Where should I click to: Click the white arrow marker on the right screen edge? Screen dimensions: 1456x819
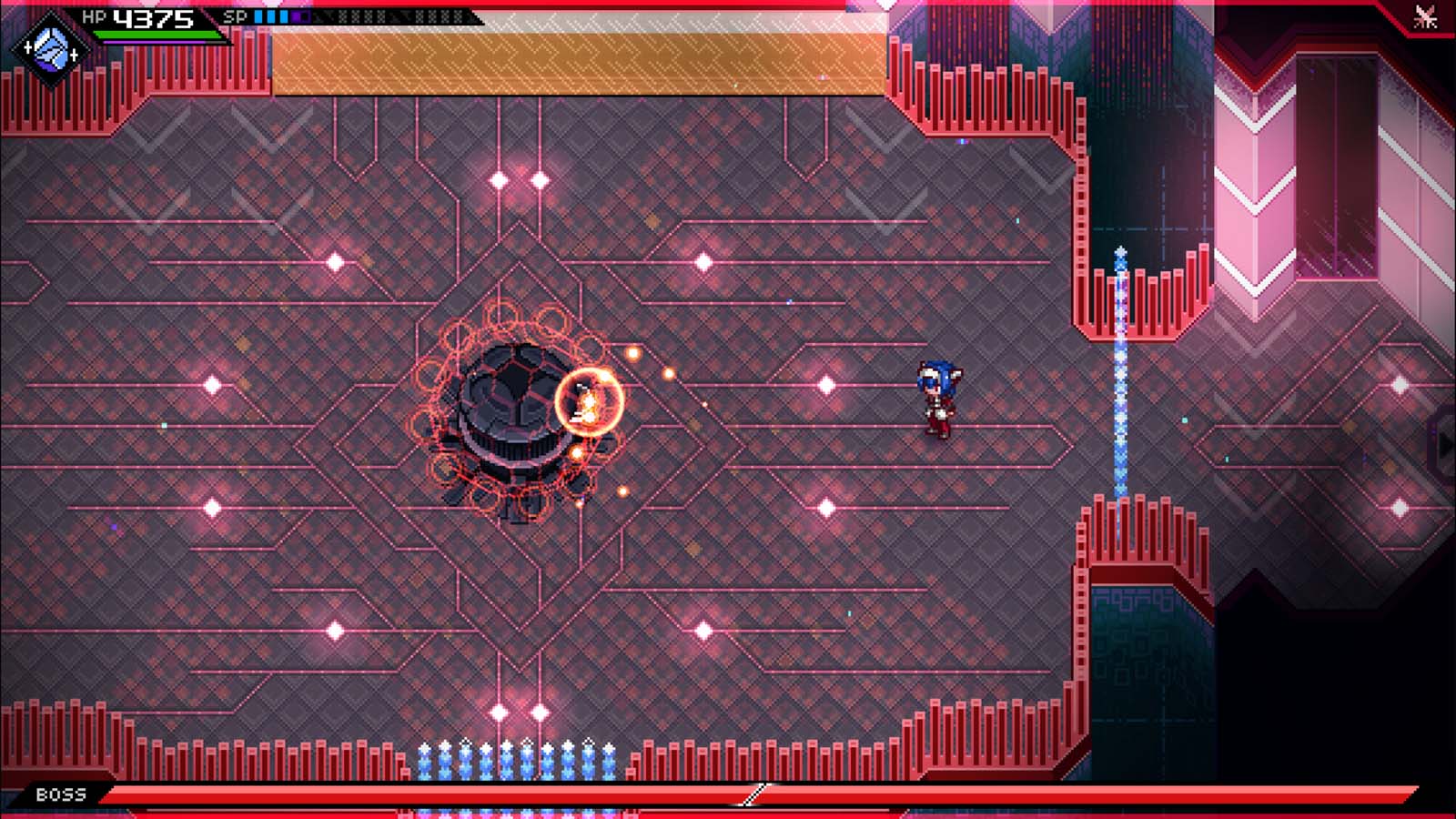[1449, 444]
